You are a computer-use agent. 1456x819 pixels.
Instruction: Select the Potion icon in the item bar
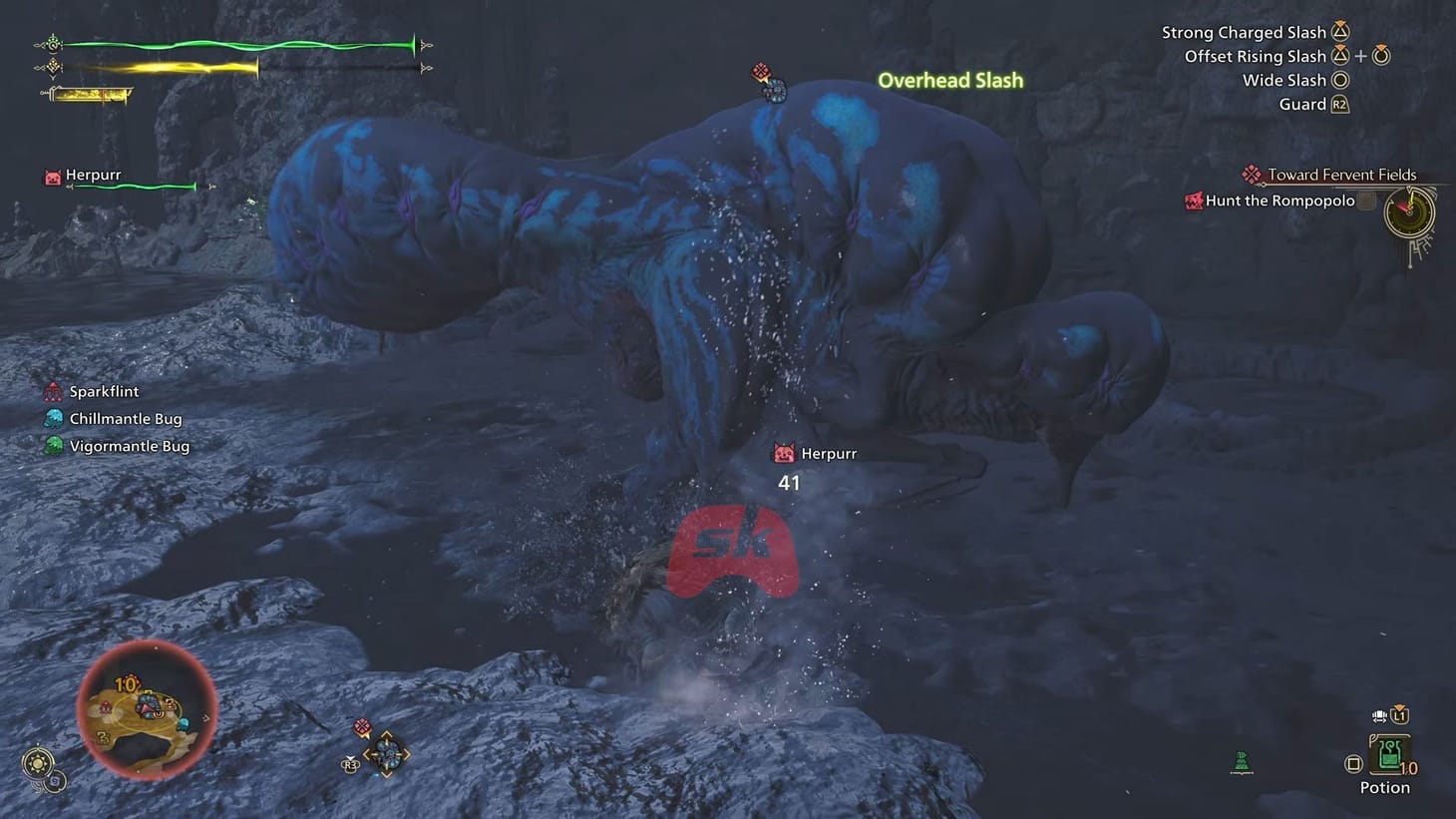pyautogui.click(x=1390, y=753)
